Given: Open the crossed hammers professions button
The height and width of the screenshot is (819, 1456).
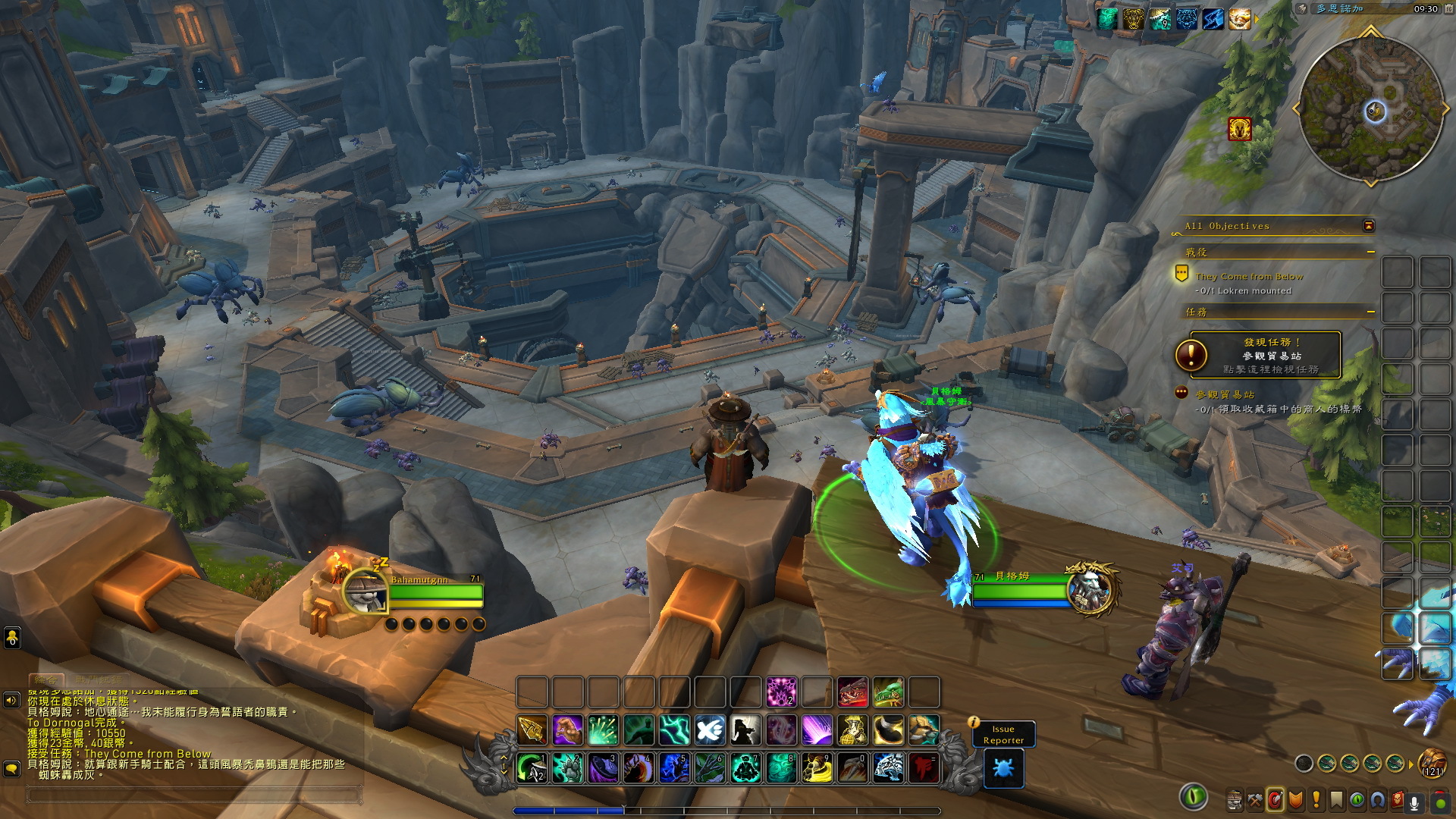Looking at the screenshot, I should 1255,800.
